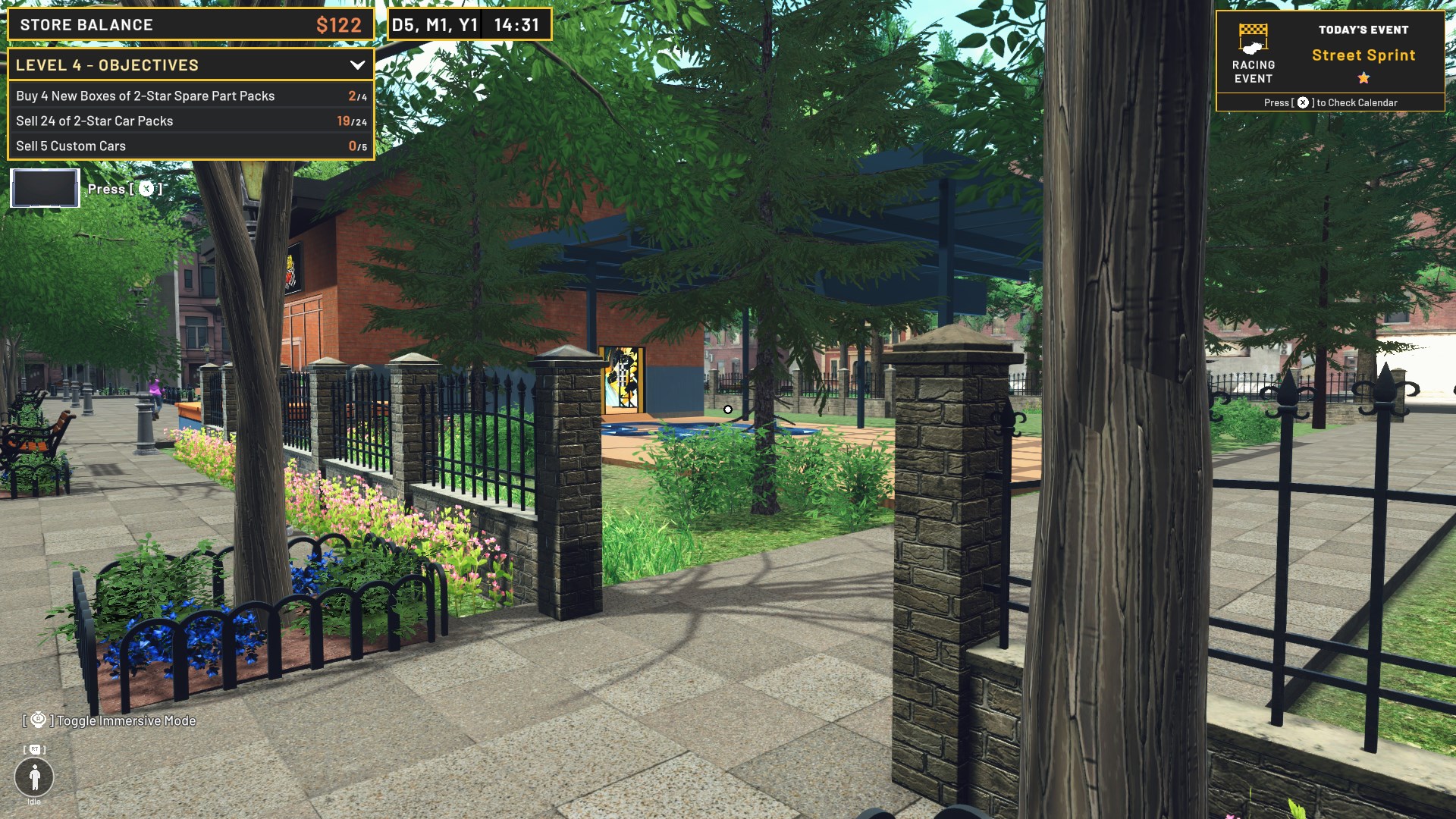The image size is (1456, 819).
Task: Collapse the Level 4 Objectives panel
Action: pyautogui.click(x=357, y=65)
